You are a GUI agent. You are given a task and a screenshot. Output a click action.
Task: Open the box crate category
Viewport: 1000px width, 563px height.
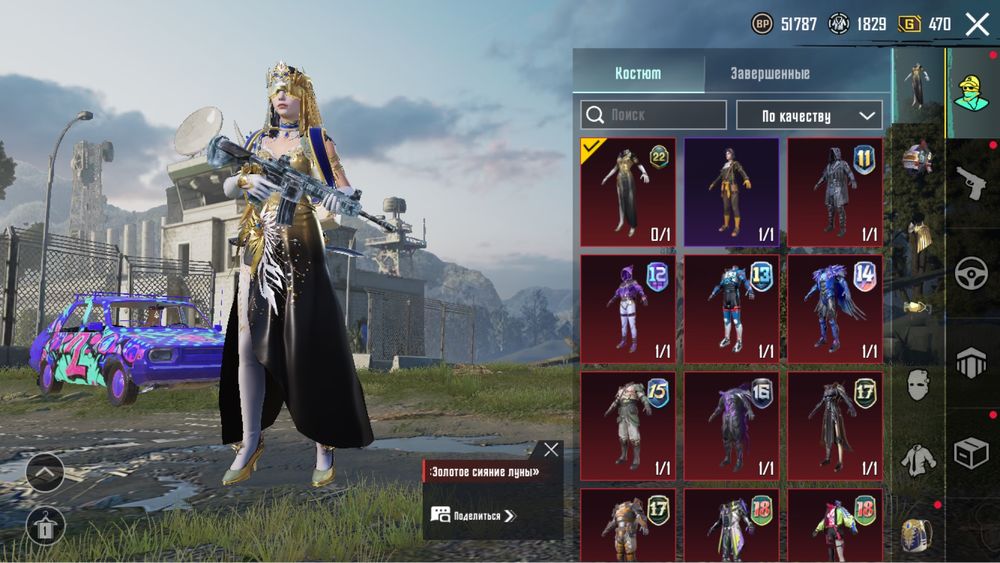[x=971, y=454]
